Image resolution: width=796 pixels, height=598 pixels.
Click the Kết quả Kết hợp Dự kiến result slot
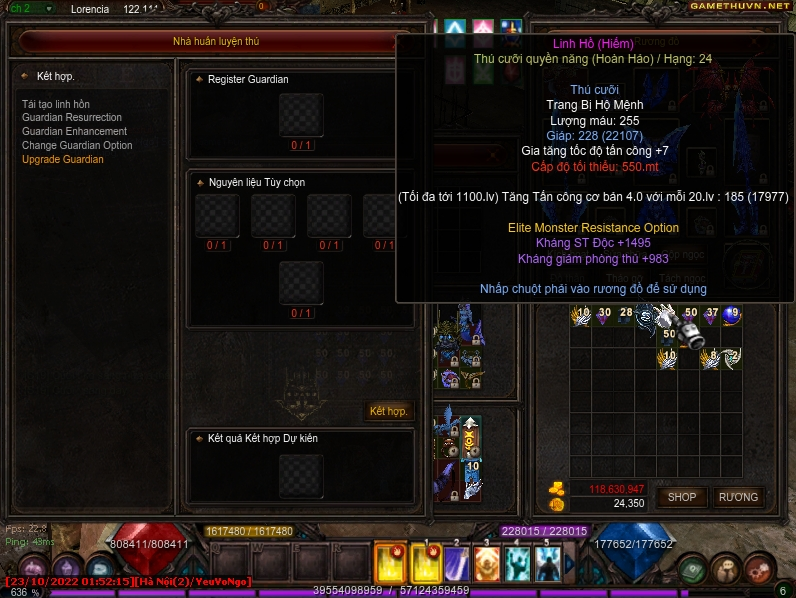pyautogui.click(x=301, y=476)
